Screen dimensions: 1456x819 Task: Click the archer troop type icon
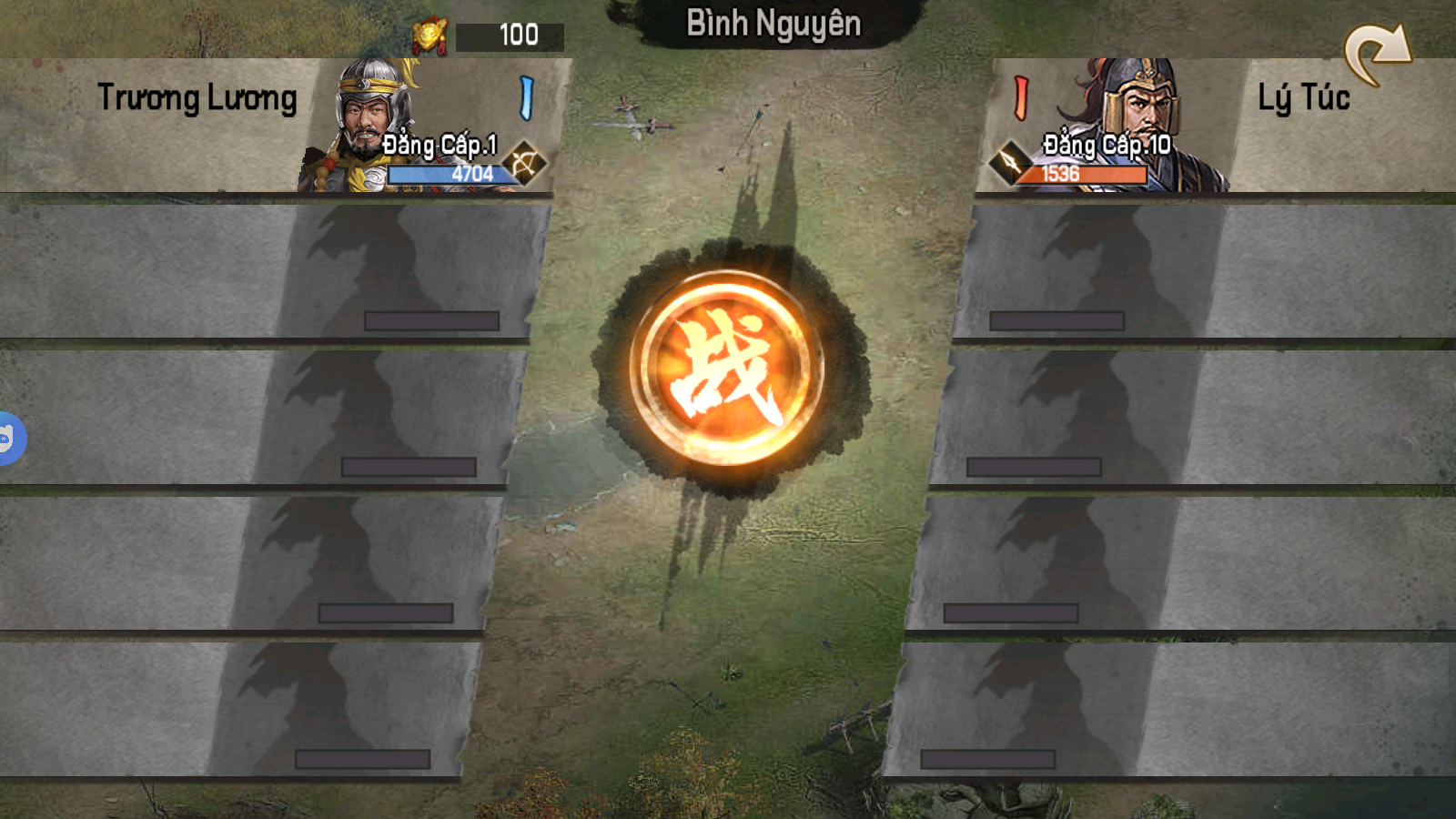point(524,164)
